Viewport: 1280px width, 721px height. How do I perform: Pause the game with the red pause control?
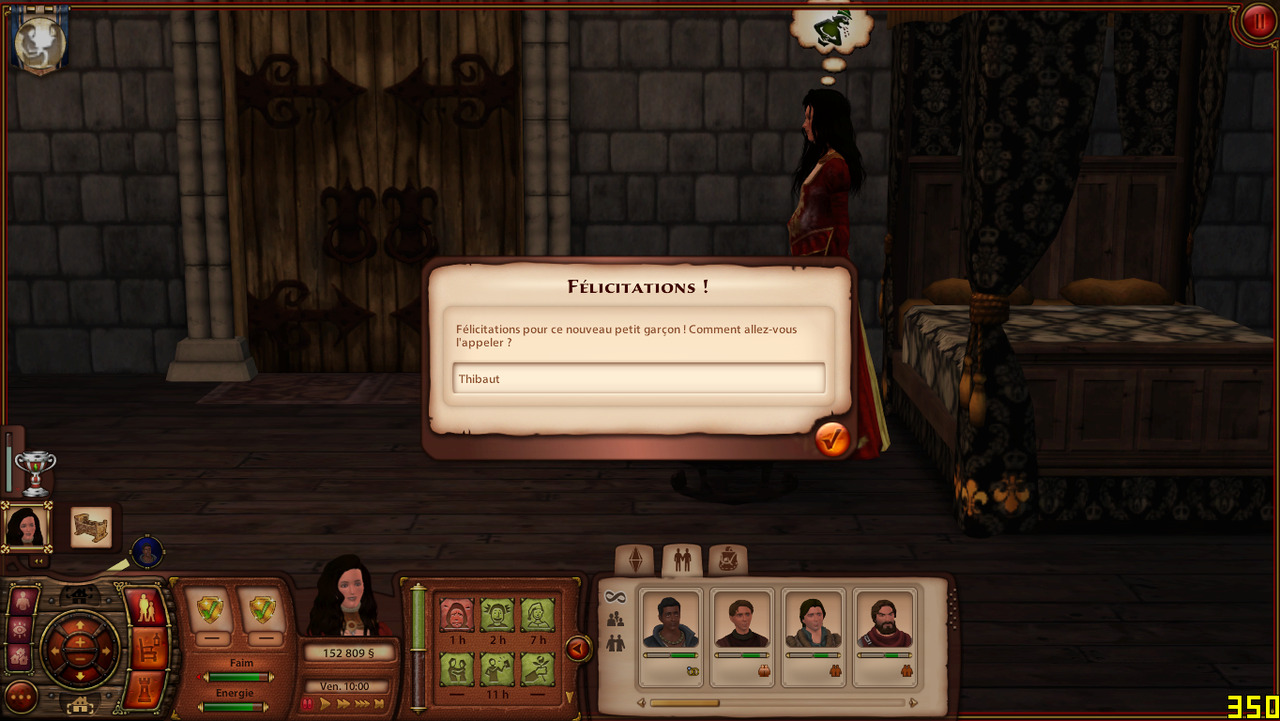click(308, 704)
